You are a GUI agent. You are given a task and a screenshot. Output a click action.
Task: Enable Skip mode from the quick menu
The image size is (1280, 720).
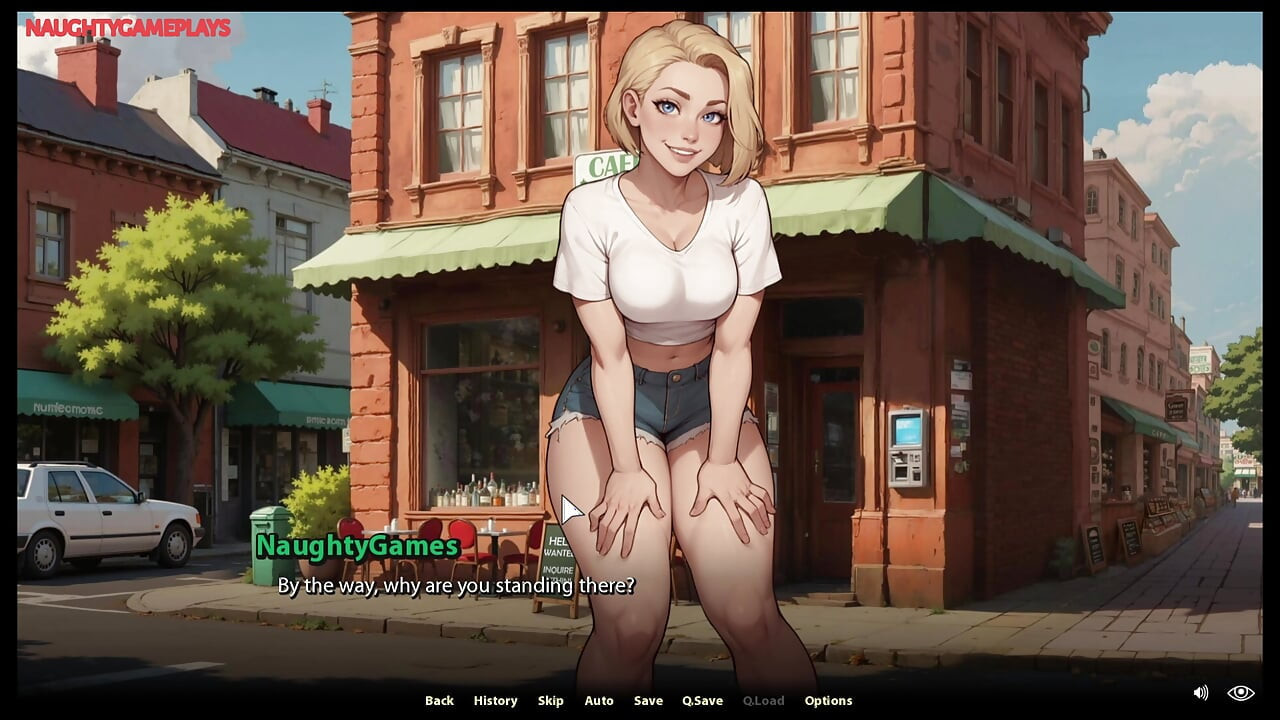click(551, 700)
